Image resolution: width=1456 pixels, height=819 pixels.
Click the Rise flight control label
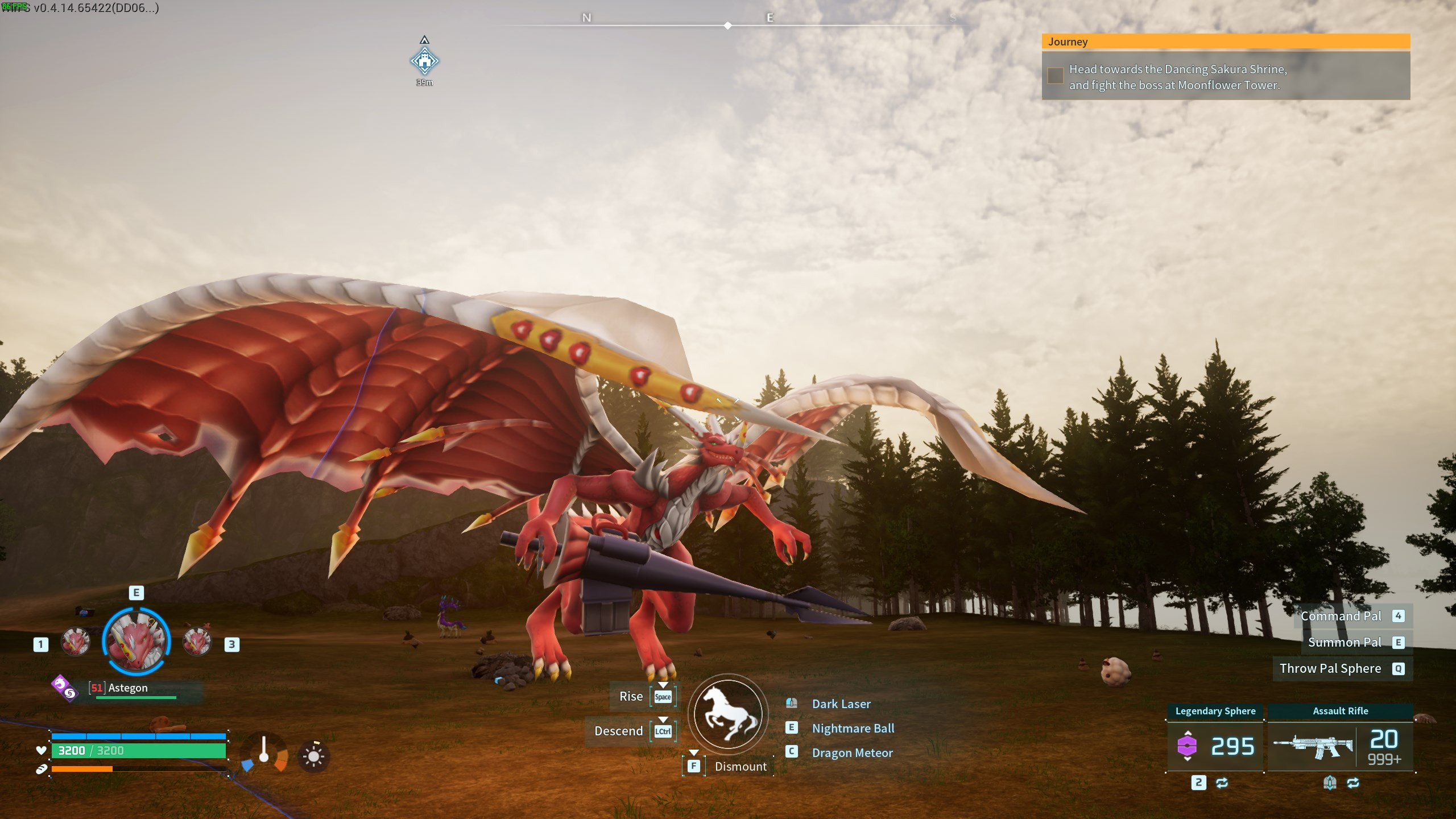[631, 697]
